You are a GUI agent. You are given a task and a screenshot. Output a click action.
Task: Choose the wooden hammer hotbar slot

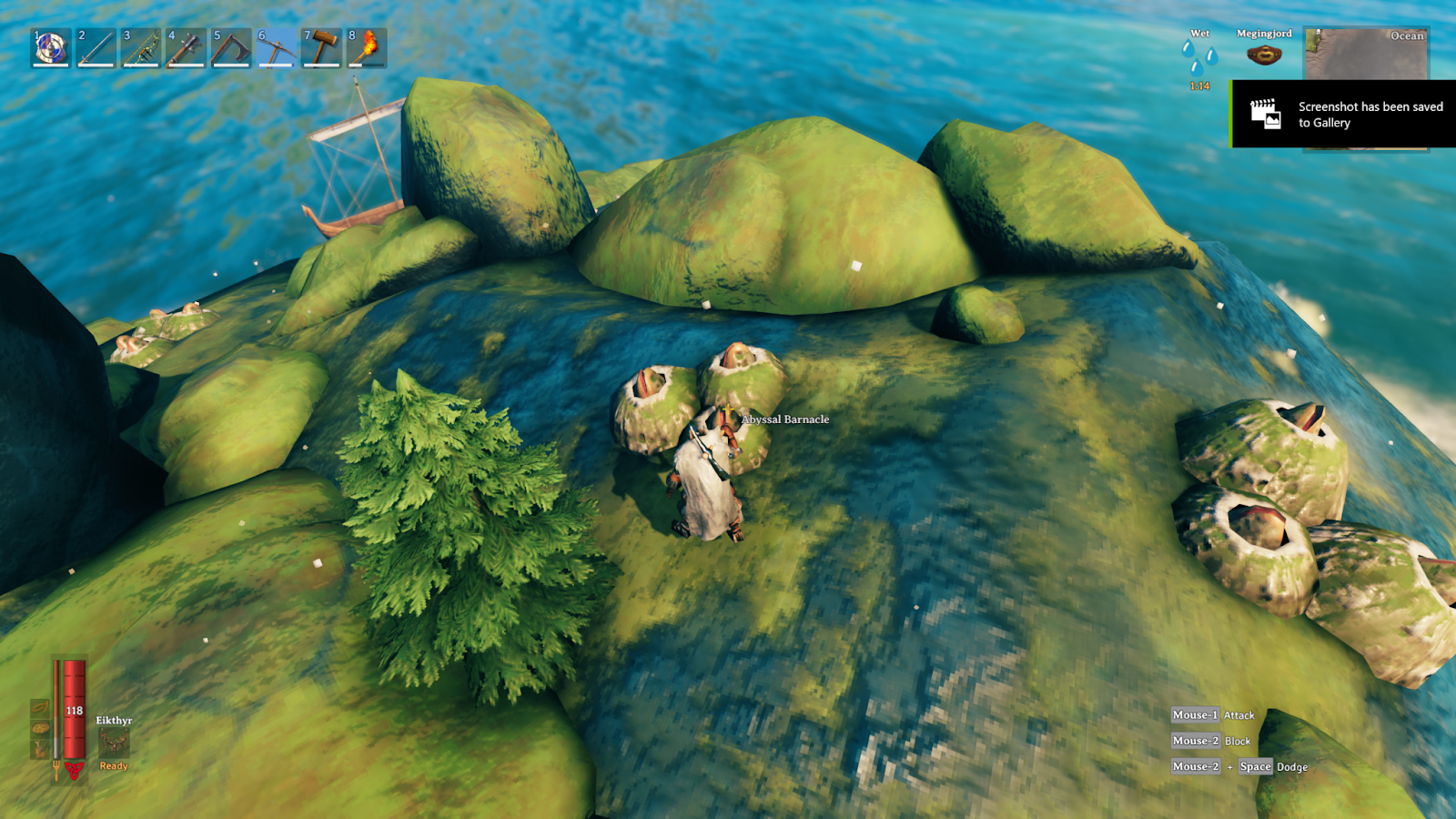[321, 47]
